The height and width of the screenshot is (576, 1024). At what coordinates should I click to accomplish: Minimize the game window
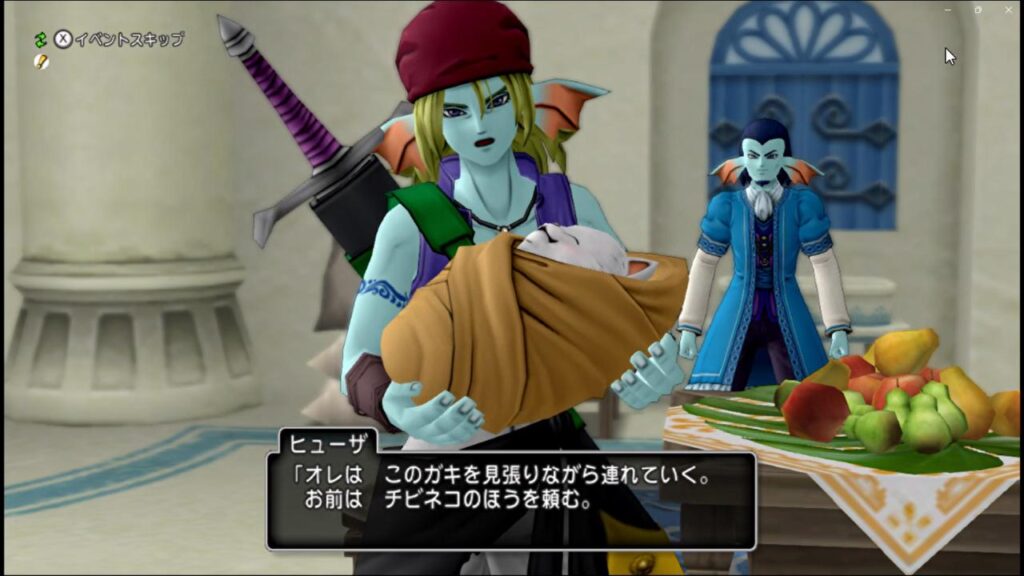(x=948, y=9)
